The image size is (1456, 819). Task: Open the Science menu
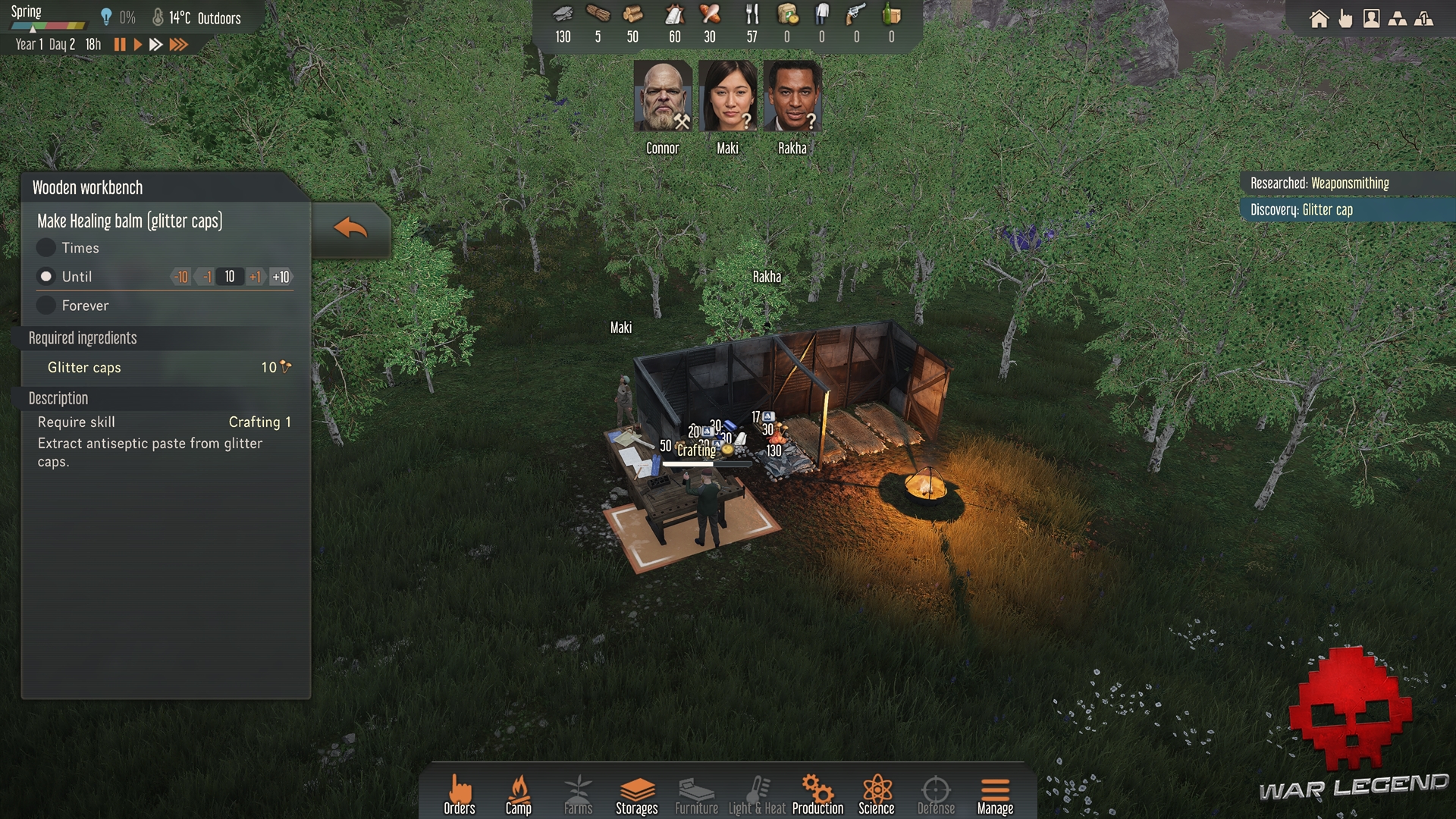point(877,795)
